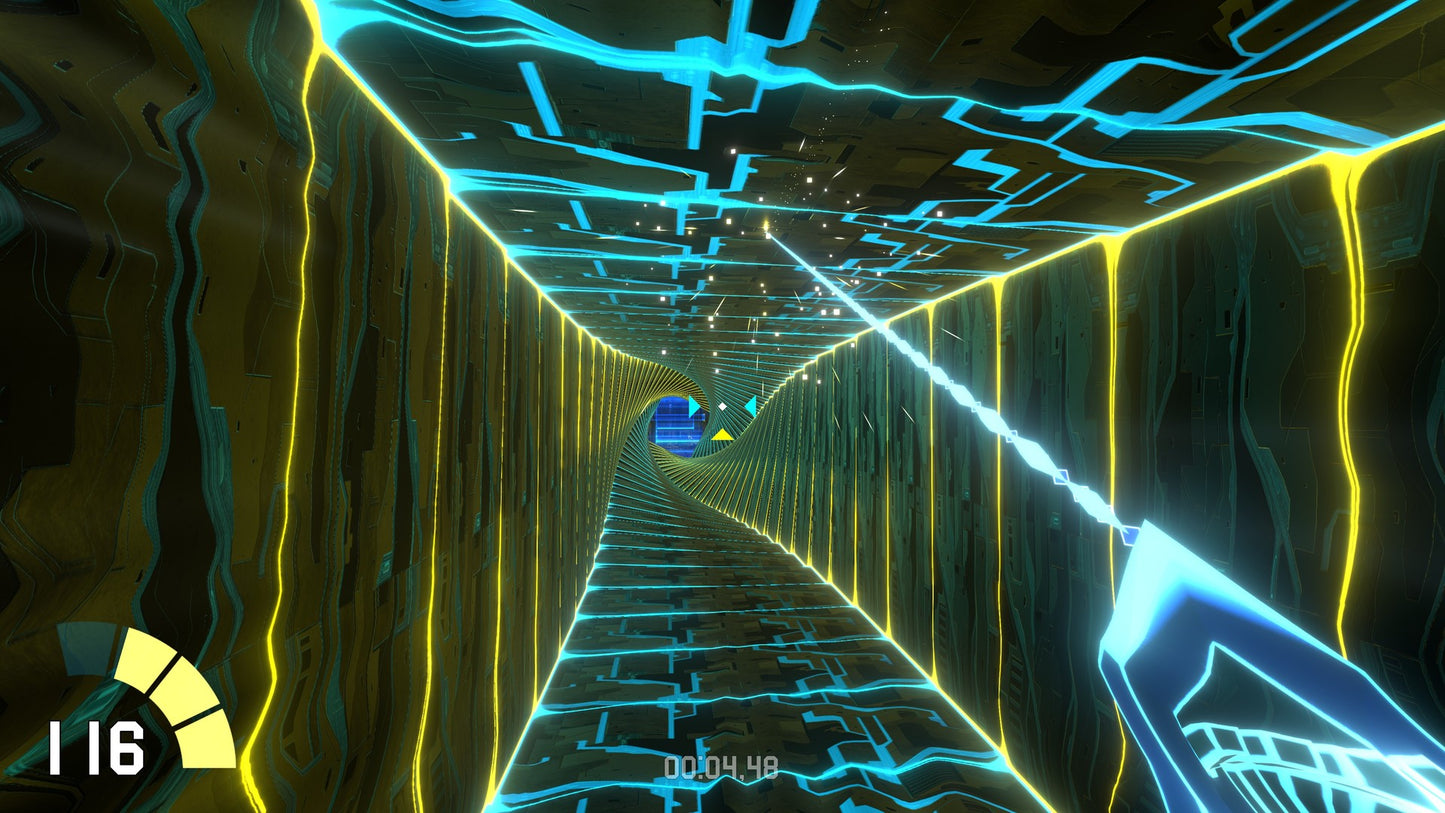Image resolution: width=1445 pixels, height=813 pixels.
Task: Click the yellow triangle pickup in the tunnel
Action: (723, 435)
